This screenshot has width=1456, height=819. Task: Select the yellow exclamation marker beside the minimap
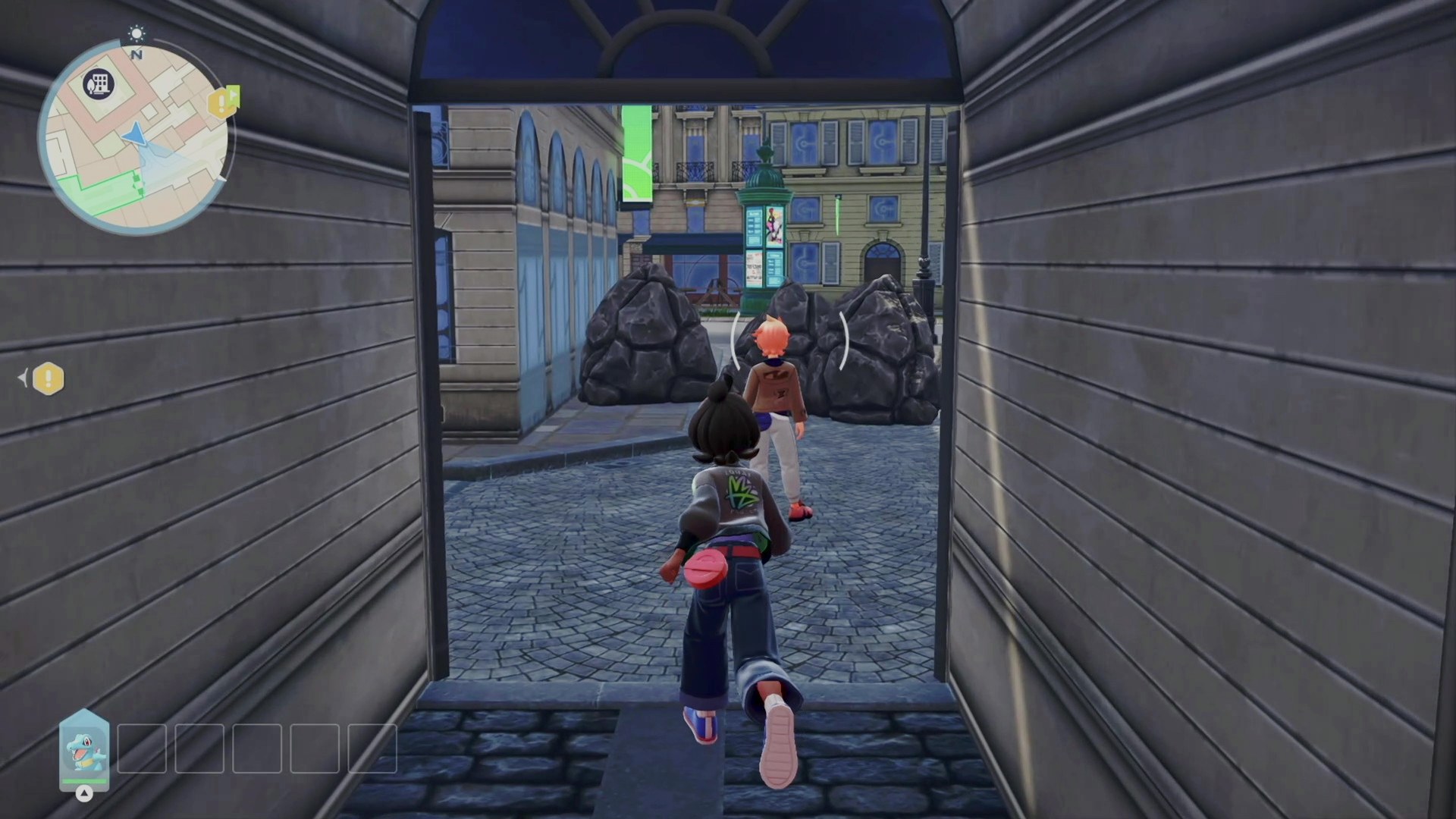pyautogui.click(x=222, y=102)
